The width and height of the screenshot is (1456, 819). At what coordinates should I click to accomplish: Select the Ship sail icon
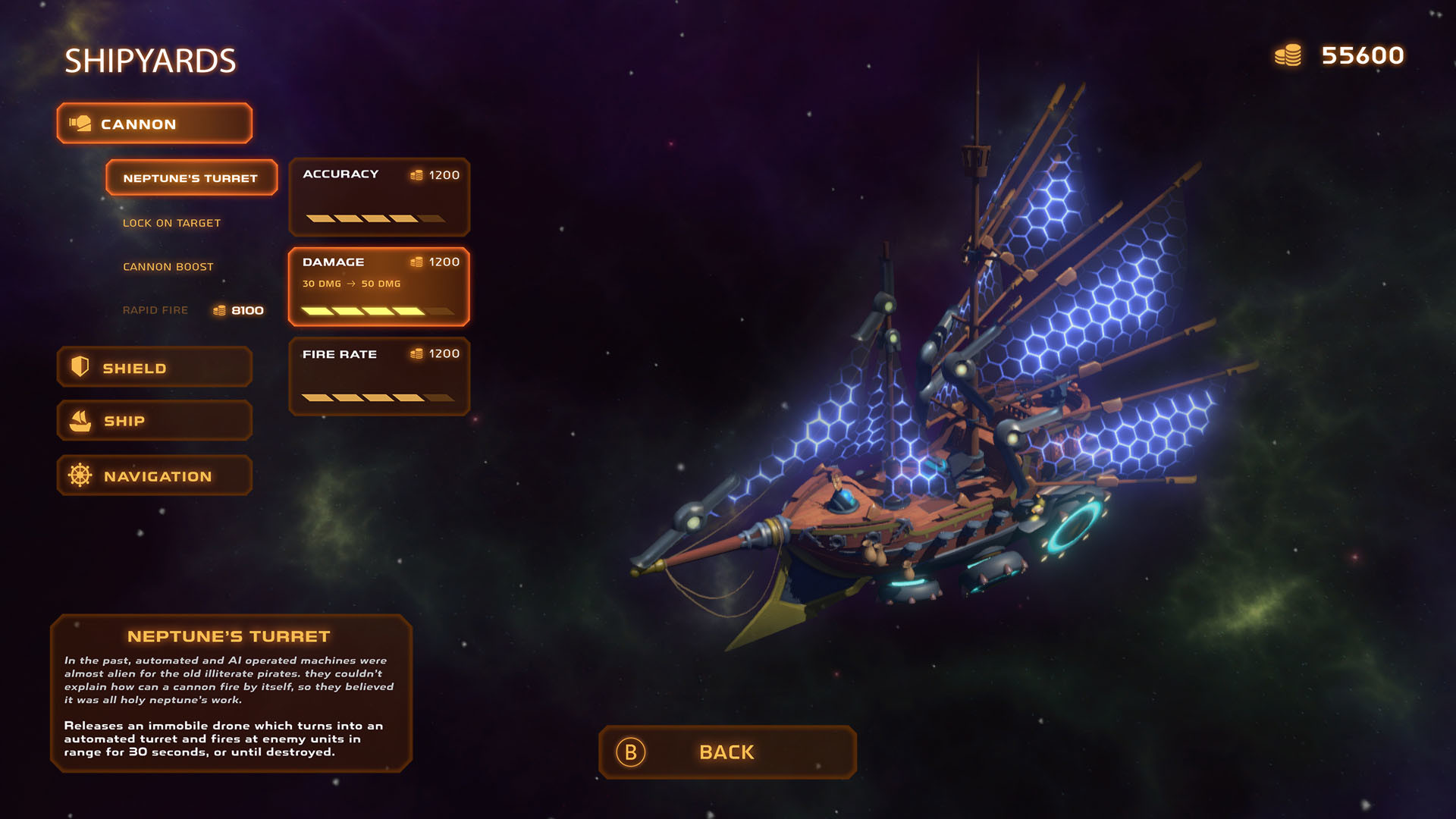(78, 420)
